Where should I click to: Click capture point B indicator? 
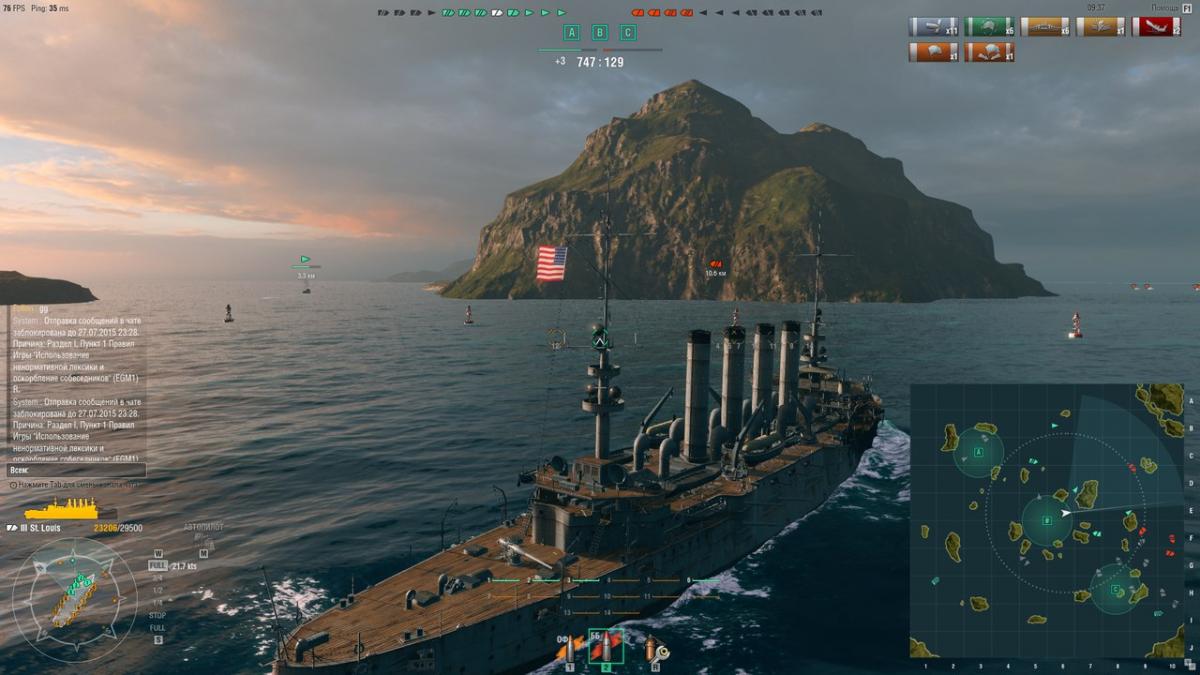[x=600, y=33]
